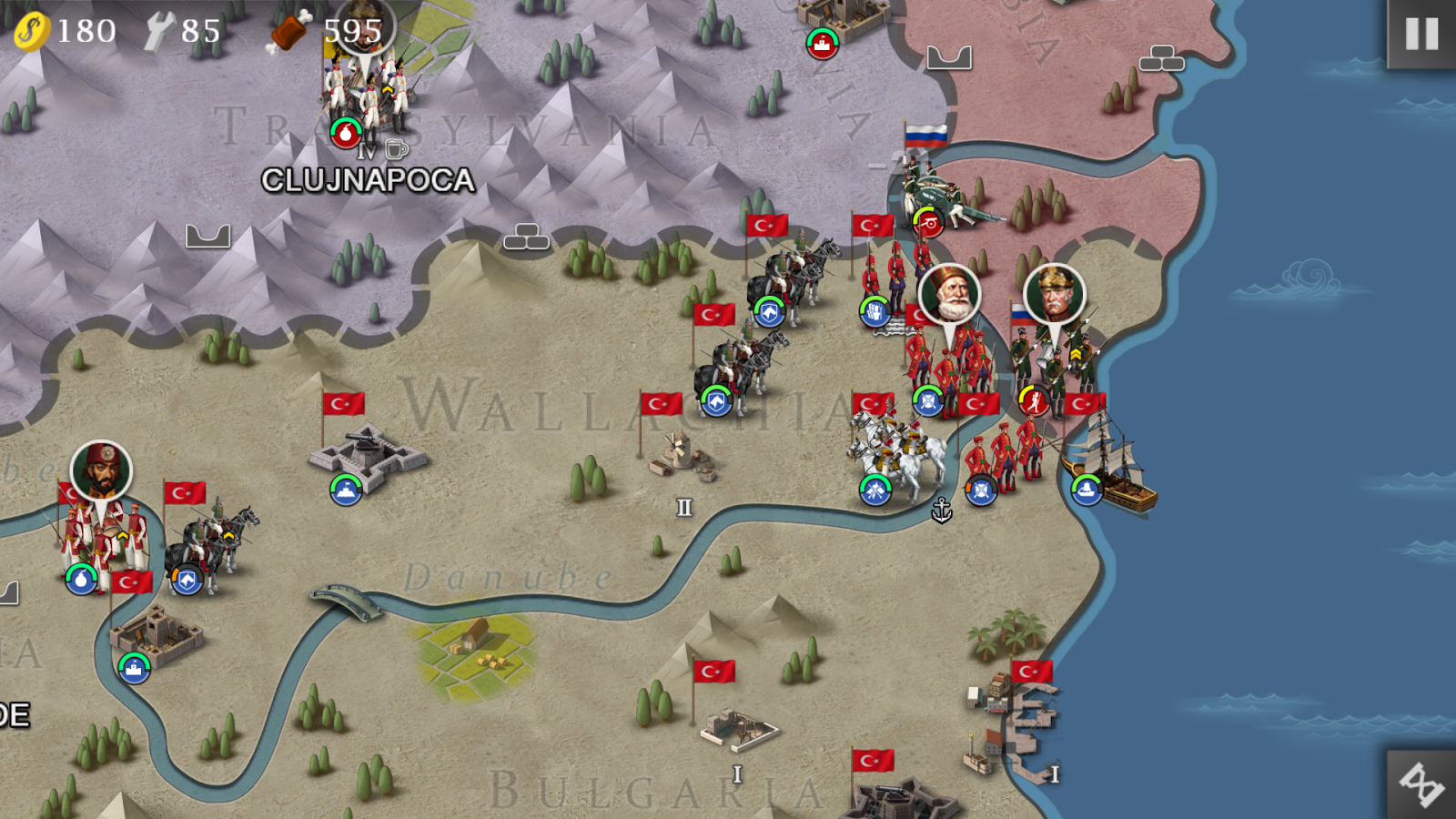The height and width of the screenshot is (819, 1456).
Task: Click the CLUJNAPOCA city label
Action: click(367, 180)
